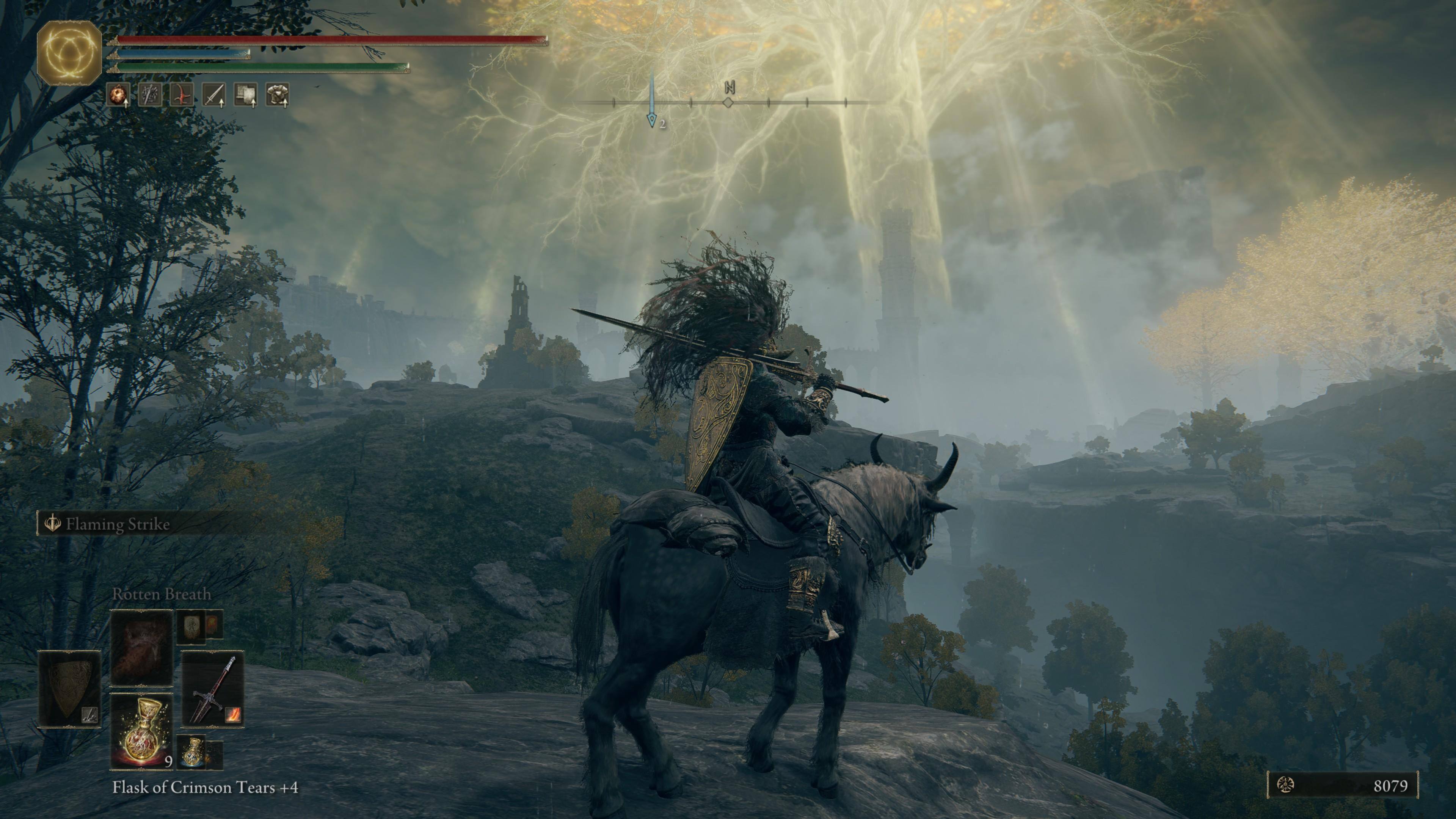
Task: Click the flame skill badge on the greatsword
Action: pos(233,715)
